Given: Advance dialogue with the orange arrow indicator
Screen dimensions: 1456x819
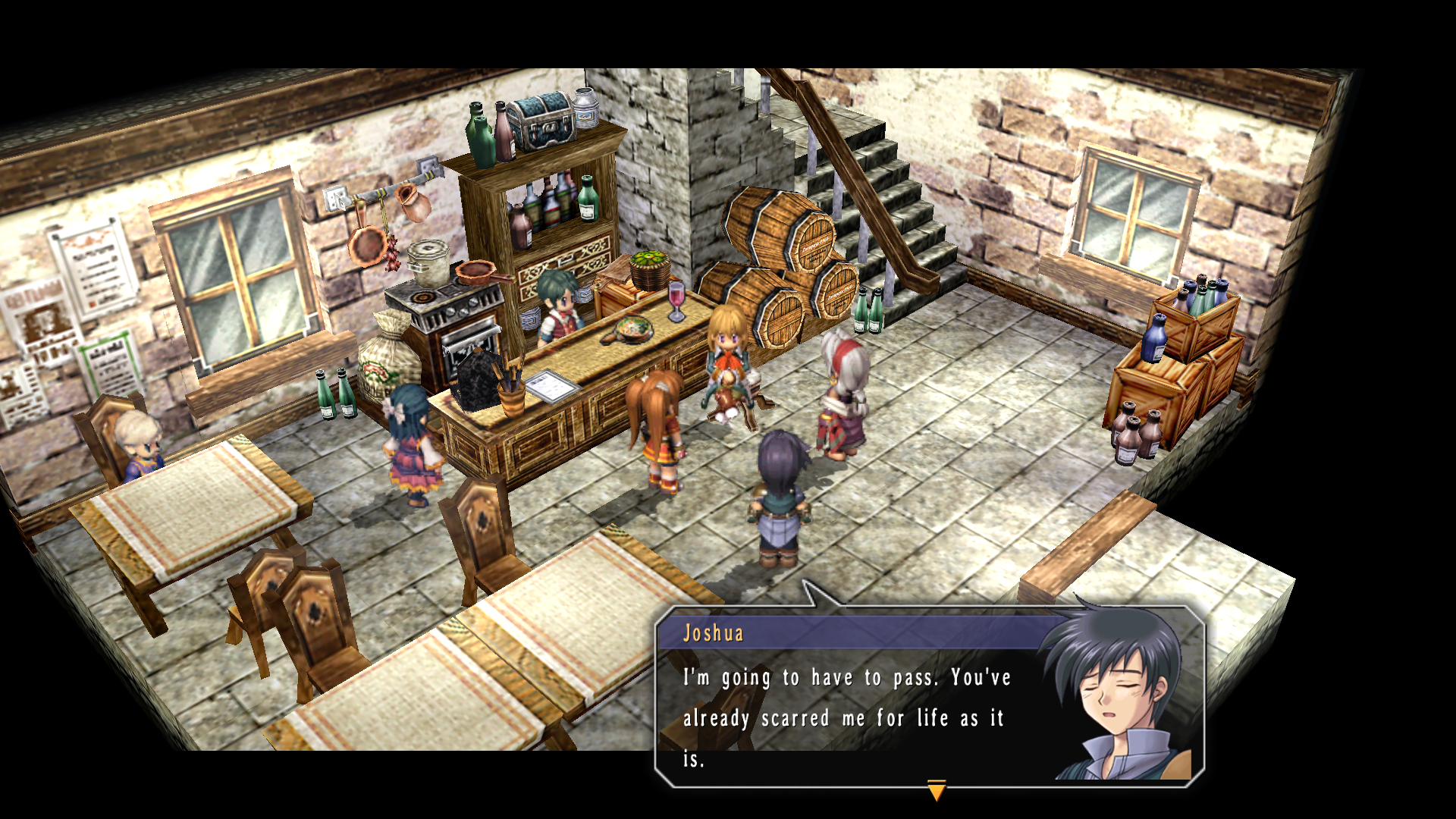Looking at the screenshot, I should pos(937,790).
